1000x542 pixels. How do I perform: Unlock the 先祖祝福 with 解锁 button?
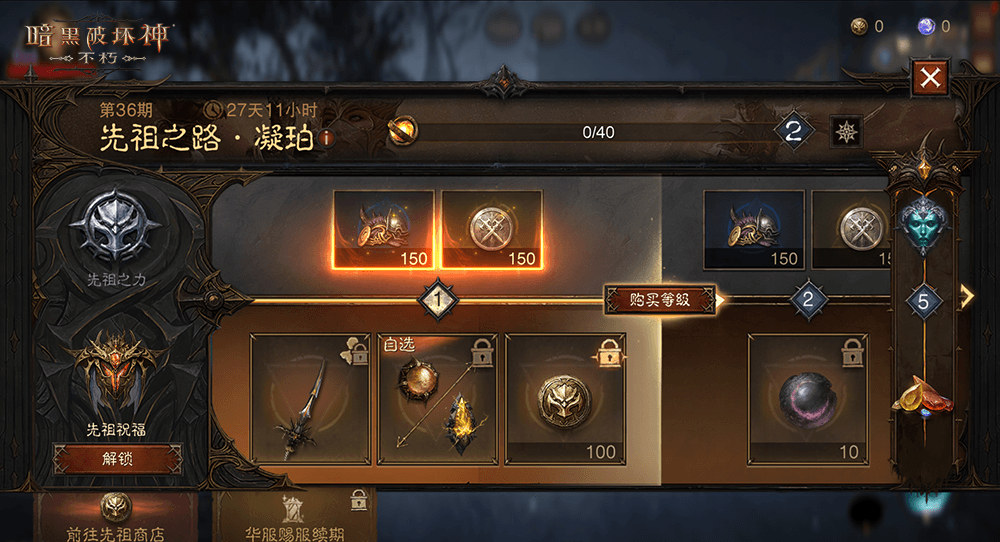click(118, 459)
